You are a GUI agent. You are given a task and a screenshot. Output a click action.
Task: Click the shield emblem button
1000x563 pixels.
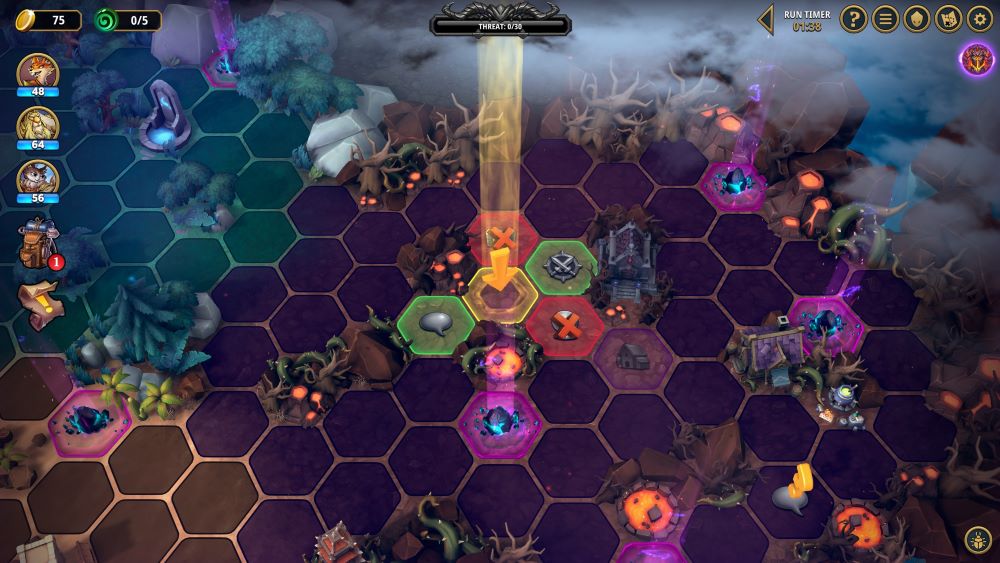click(x=916, y=18)
